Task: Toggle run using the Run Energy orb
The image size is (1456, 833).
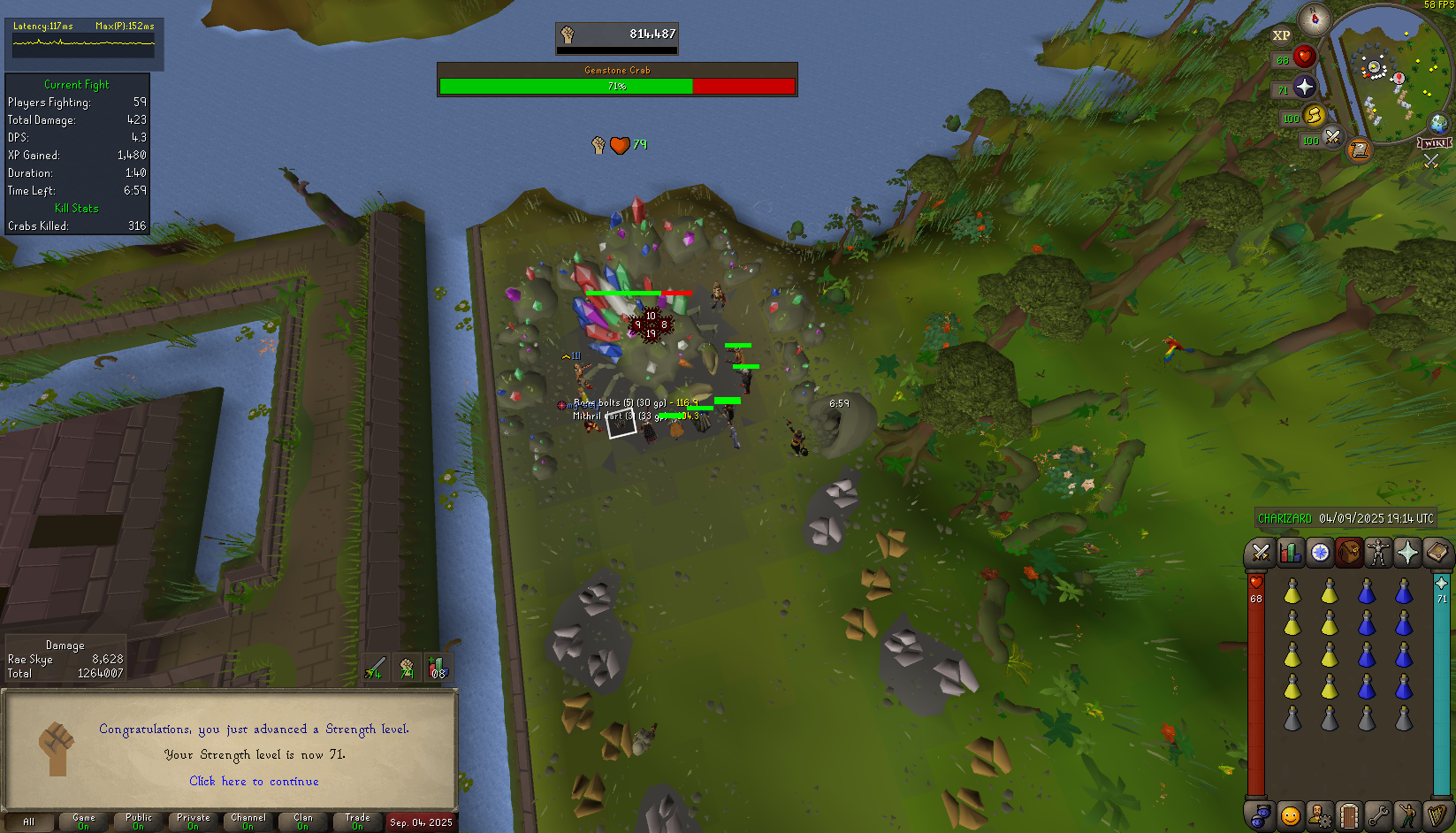Action: pos(1314,116)
